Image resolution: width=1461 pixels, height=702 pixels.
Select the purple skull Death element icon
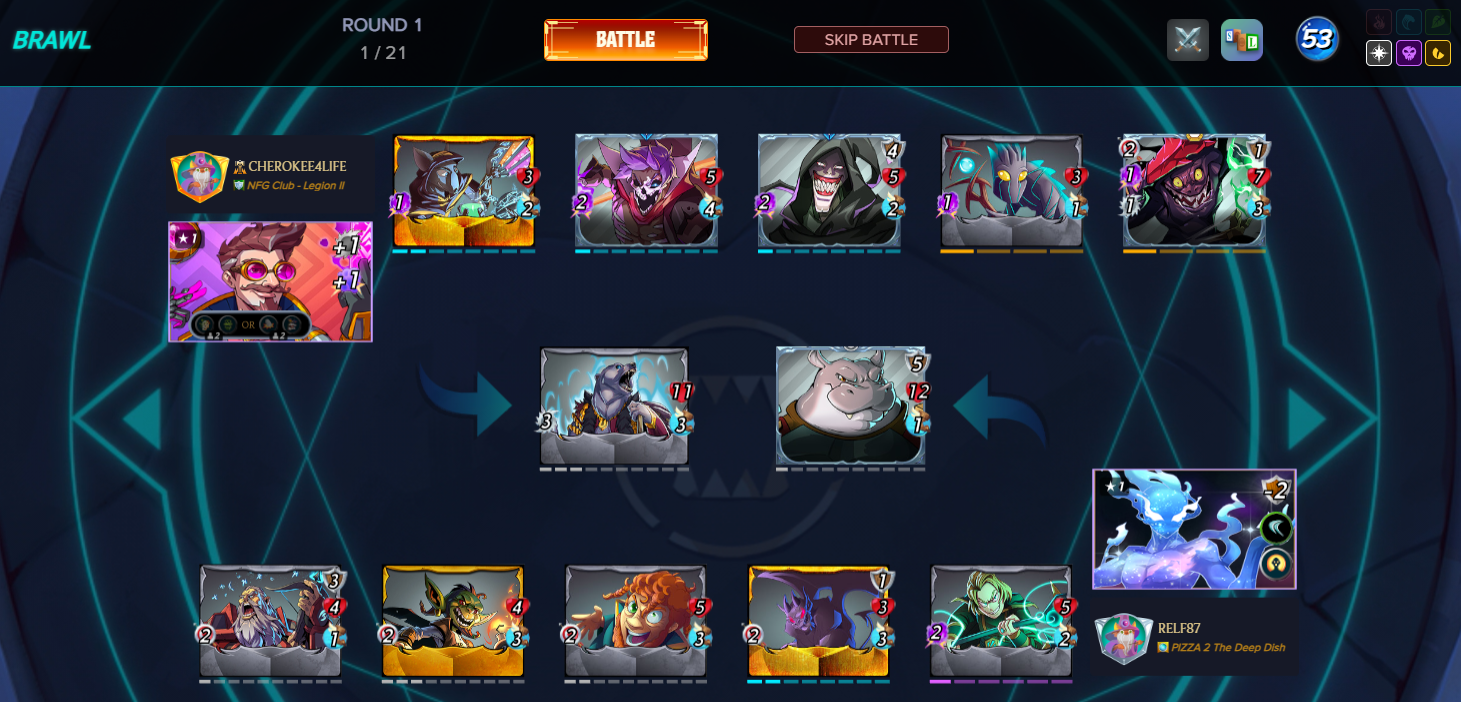1409,53
